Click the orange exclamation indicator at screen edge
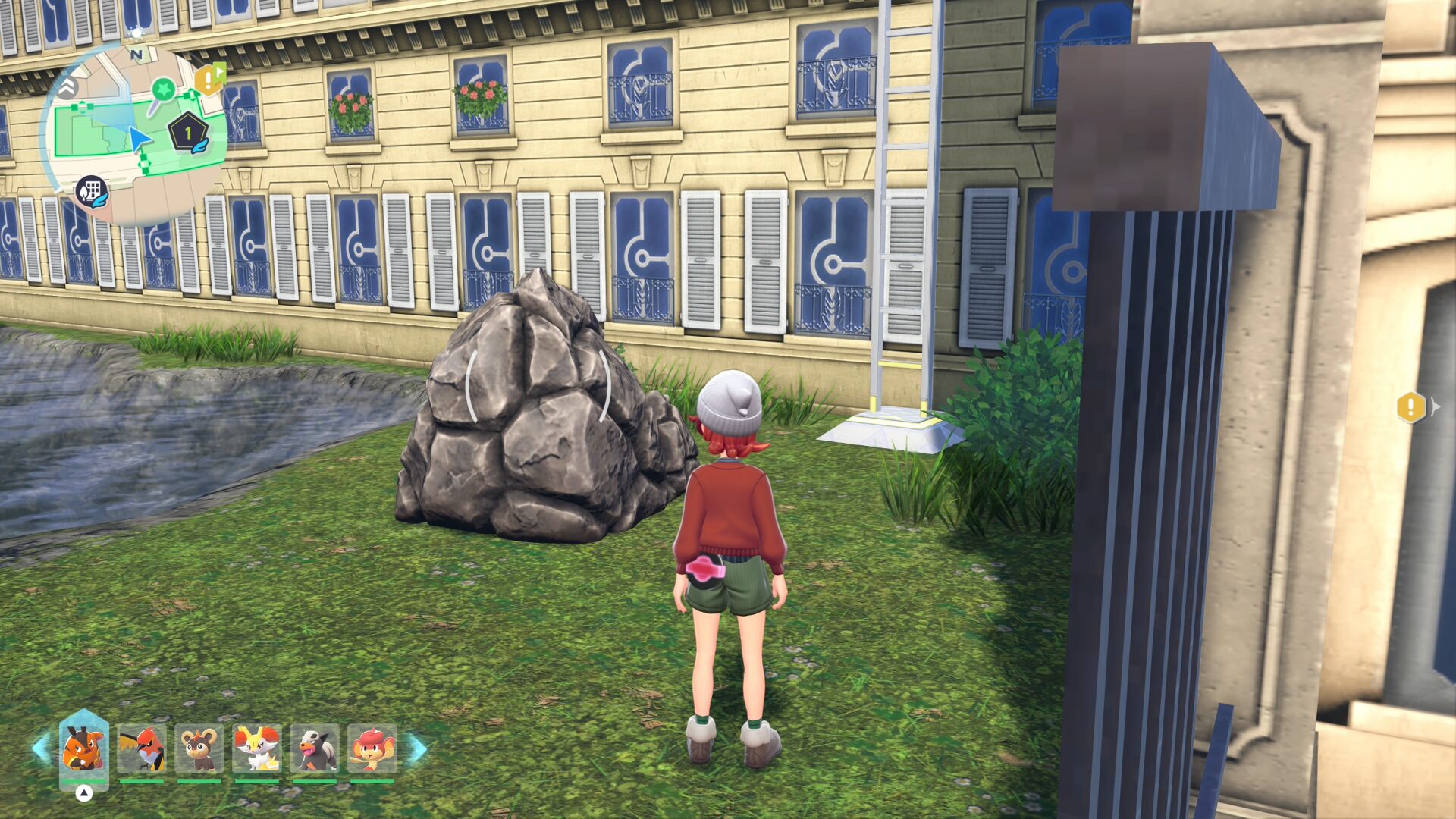This screenshot has width=1456, height=819. [x=1410, y=407]
